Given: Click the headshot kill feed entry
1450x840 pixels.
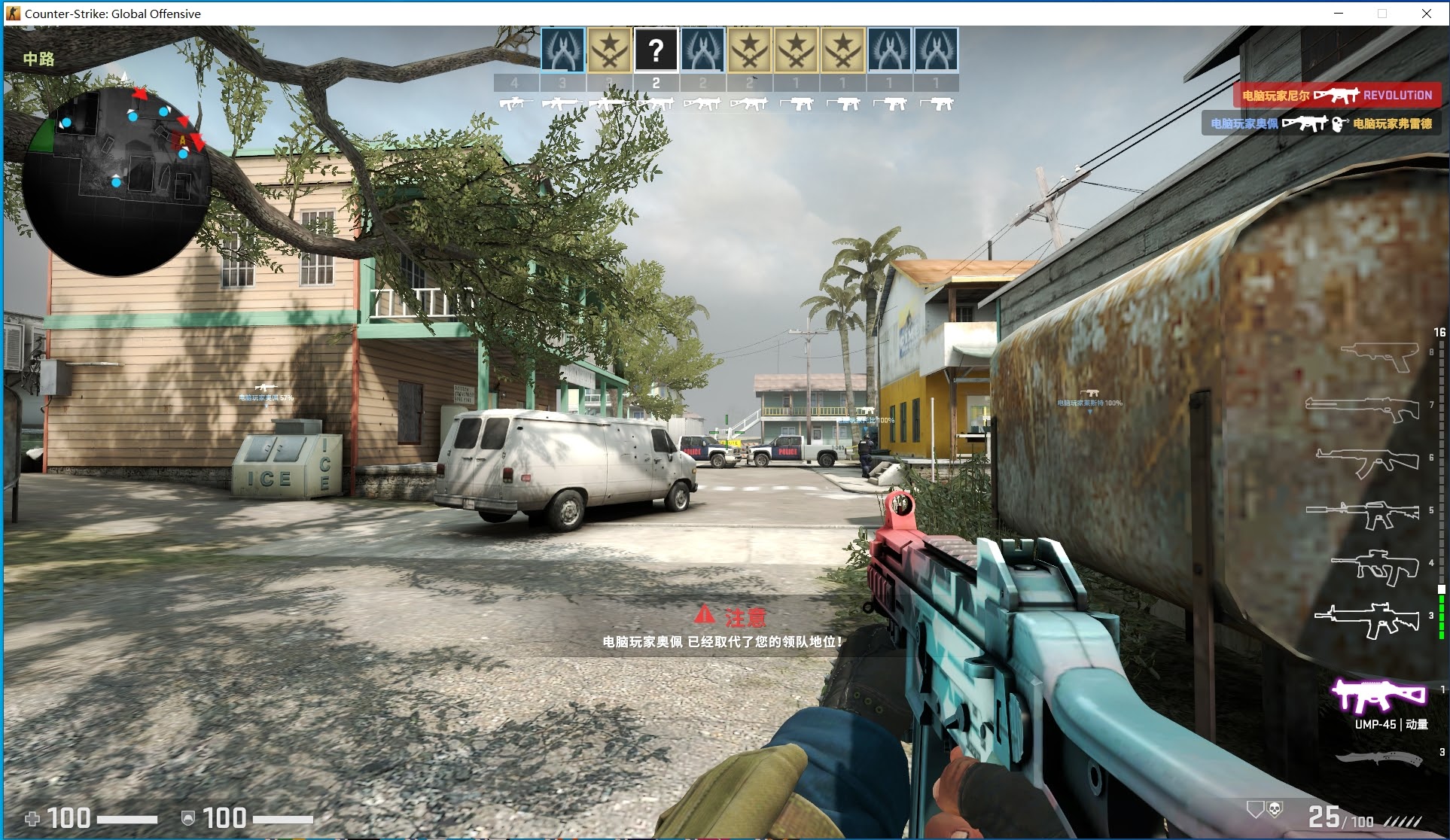Looking at the screenshot, I should pyautogui.click(x=1321, y=123).
